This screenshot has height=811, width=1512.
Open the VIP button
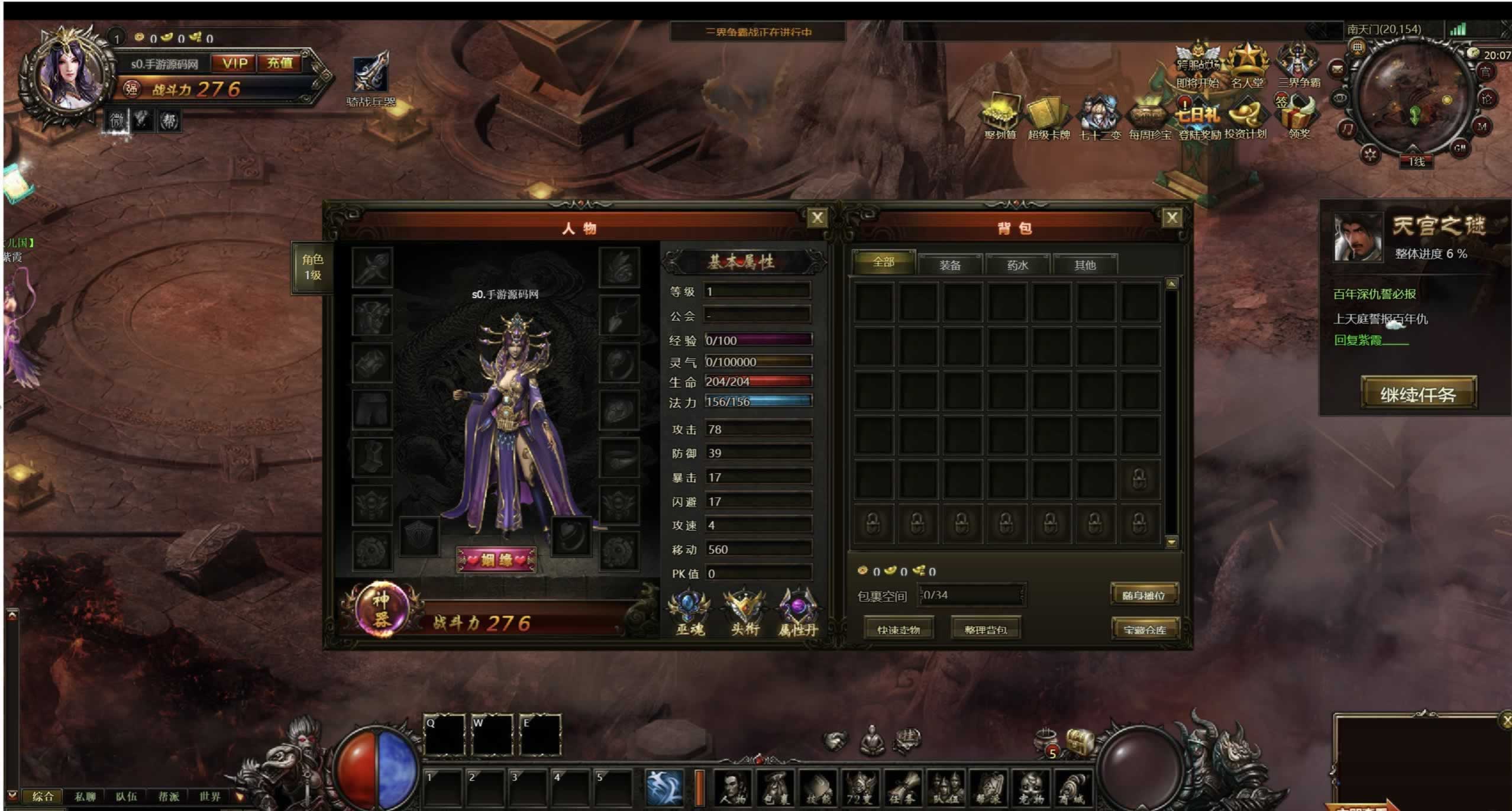235,63
